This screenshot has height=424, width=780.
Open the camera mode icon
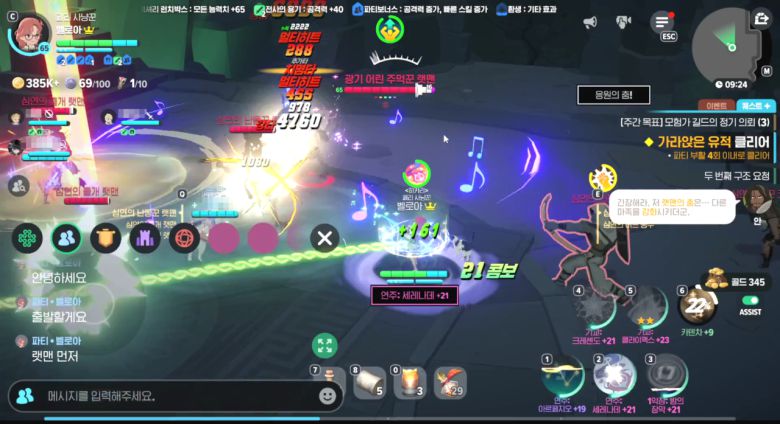[x=624, y=21]
